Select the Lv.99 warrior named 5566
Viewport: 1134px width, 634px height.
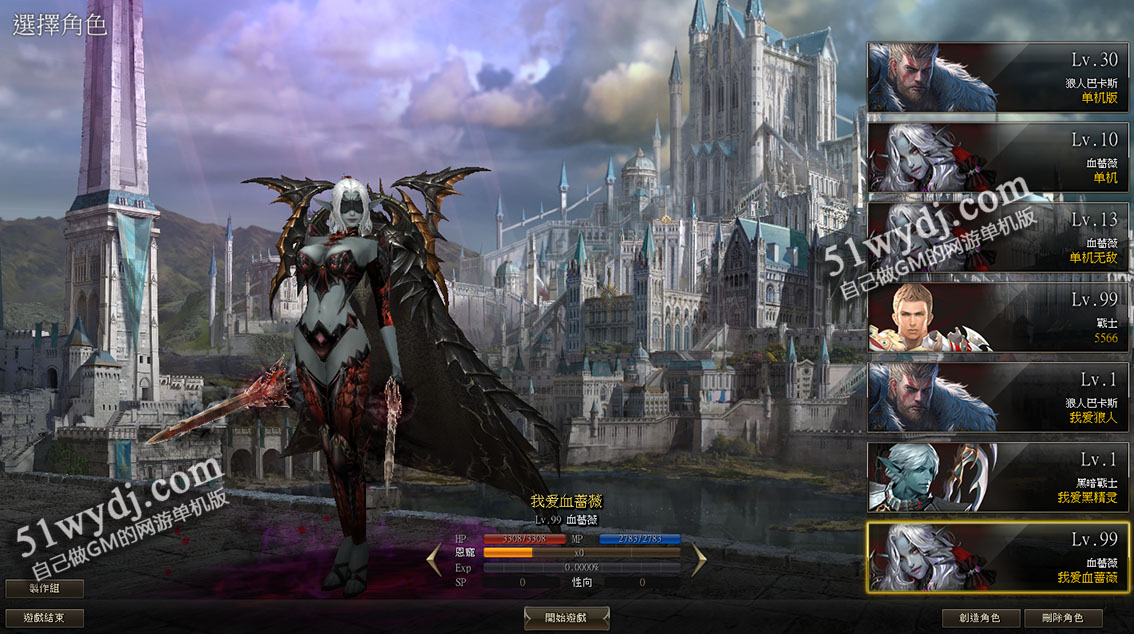(x=999, y=317)
